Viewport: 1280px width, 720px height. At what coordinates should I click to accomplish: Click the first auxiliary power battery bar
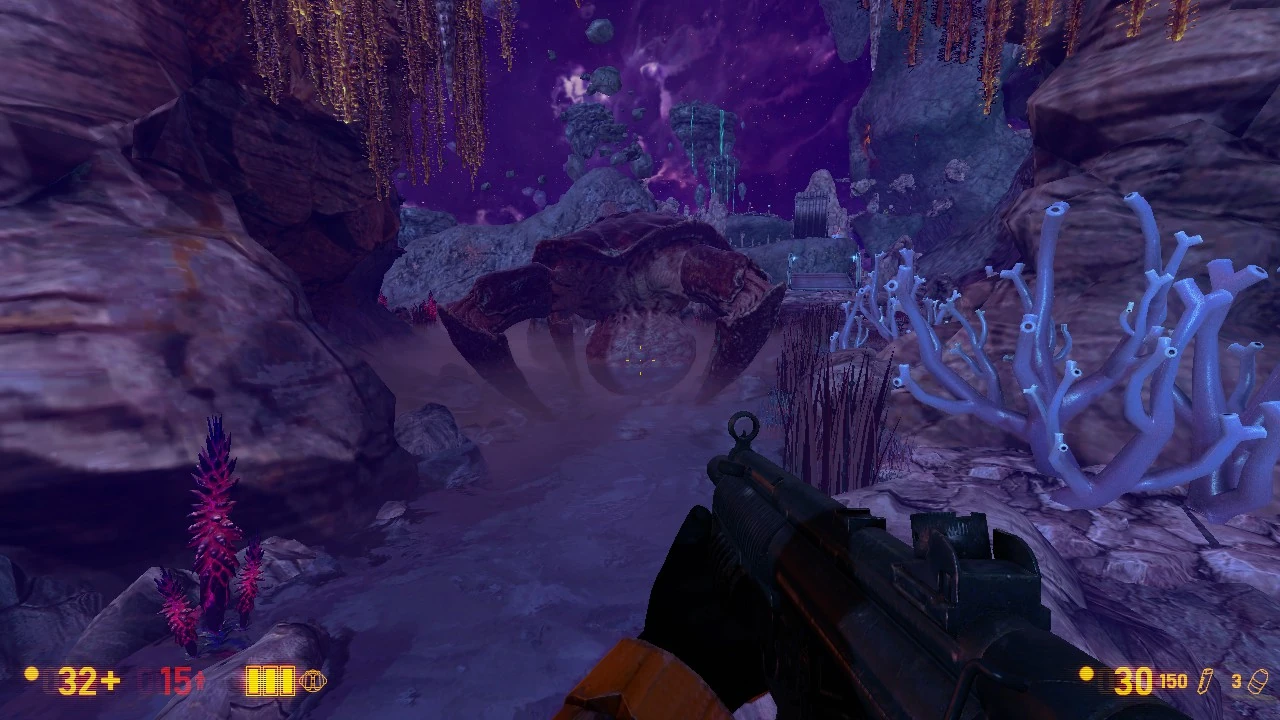[255, 681]
